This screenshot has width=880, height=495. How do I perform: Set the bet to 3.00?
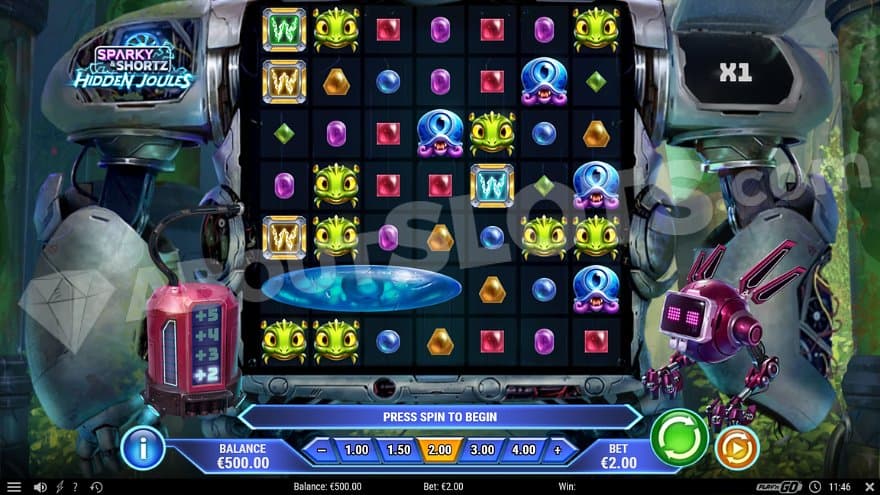pos(482,450)
